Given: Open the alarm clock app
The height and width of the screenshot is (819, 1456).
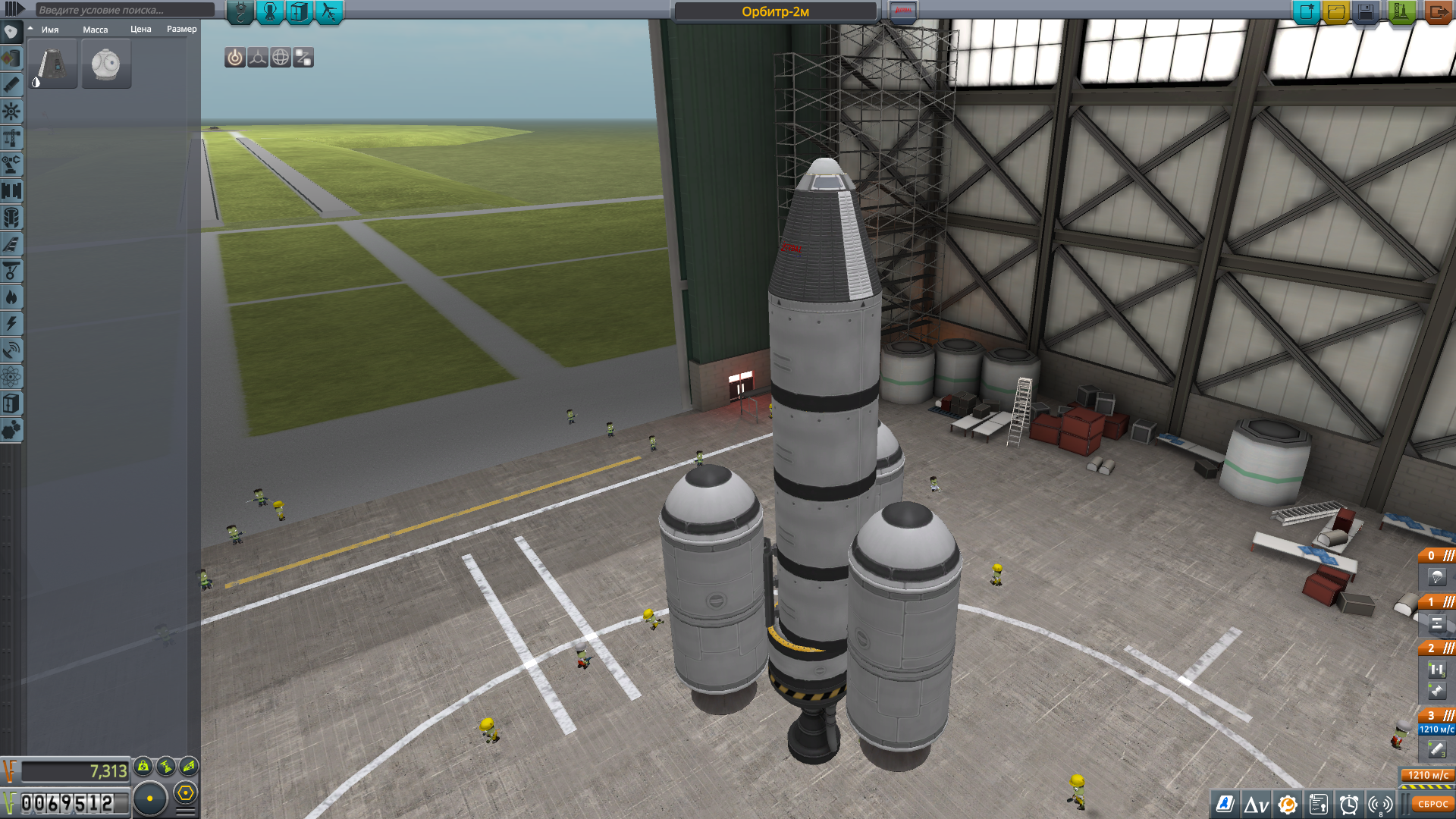Looking at the screenshot, I should point(1349,805).
